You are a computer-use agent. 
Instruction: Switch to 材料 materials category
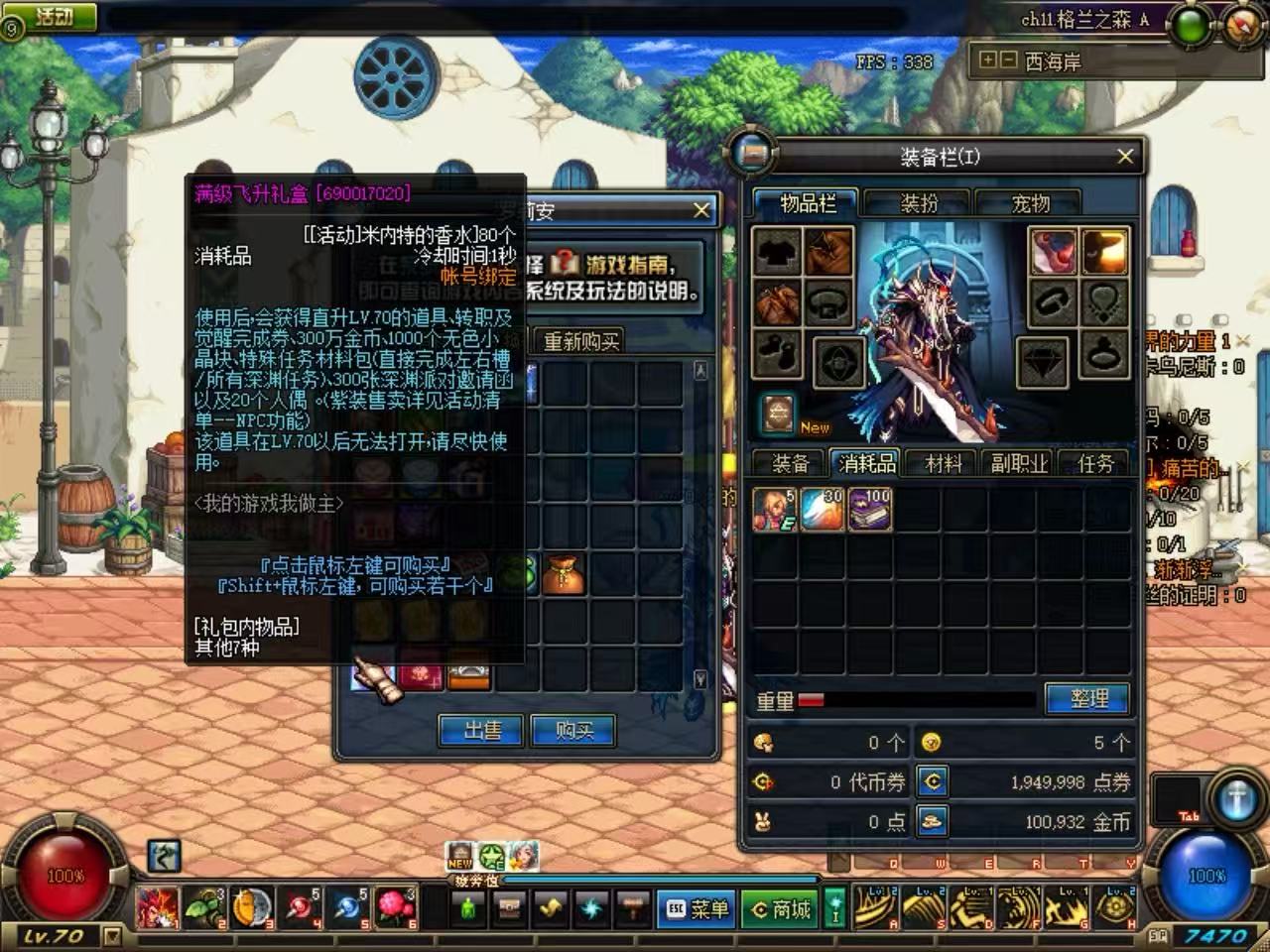[943, 463]
